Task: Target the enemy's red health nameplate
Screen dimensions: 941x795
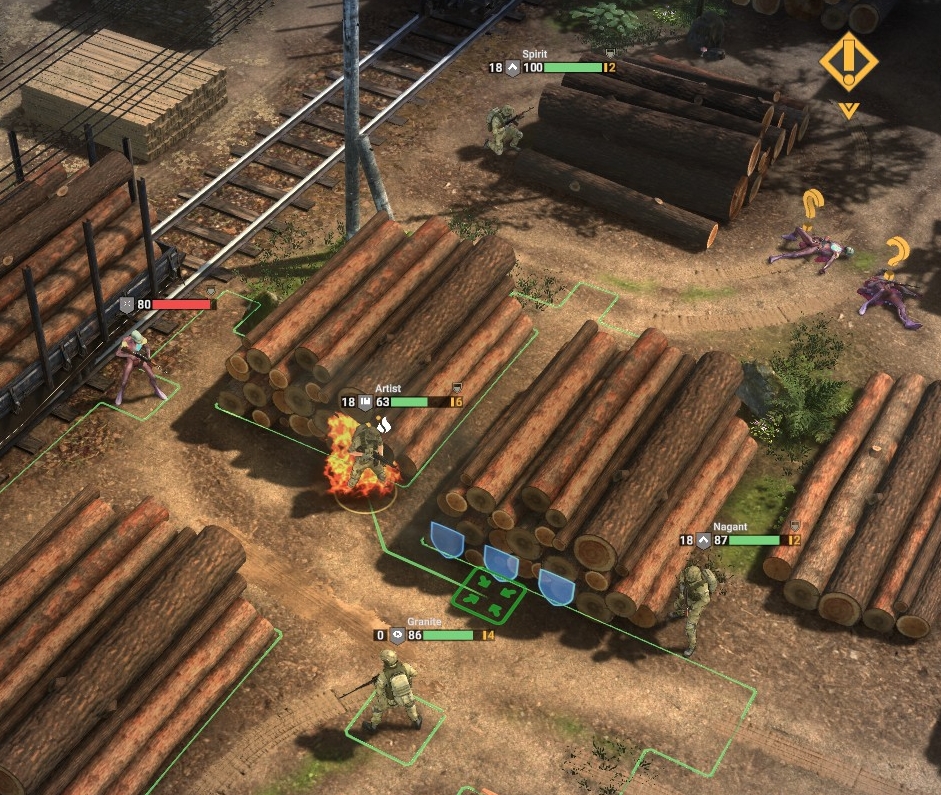Action: point(168,304)
